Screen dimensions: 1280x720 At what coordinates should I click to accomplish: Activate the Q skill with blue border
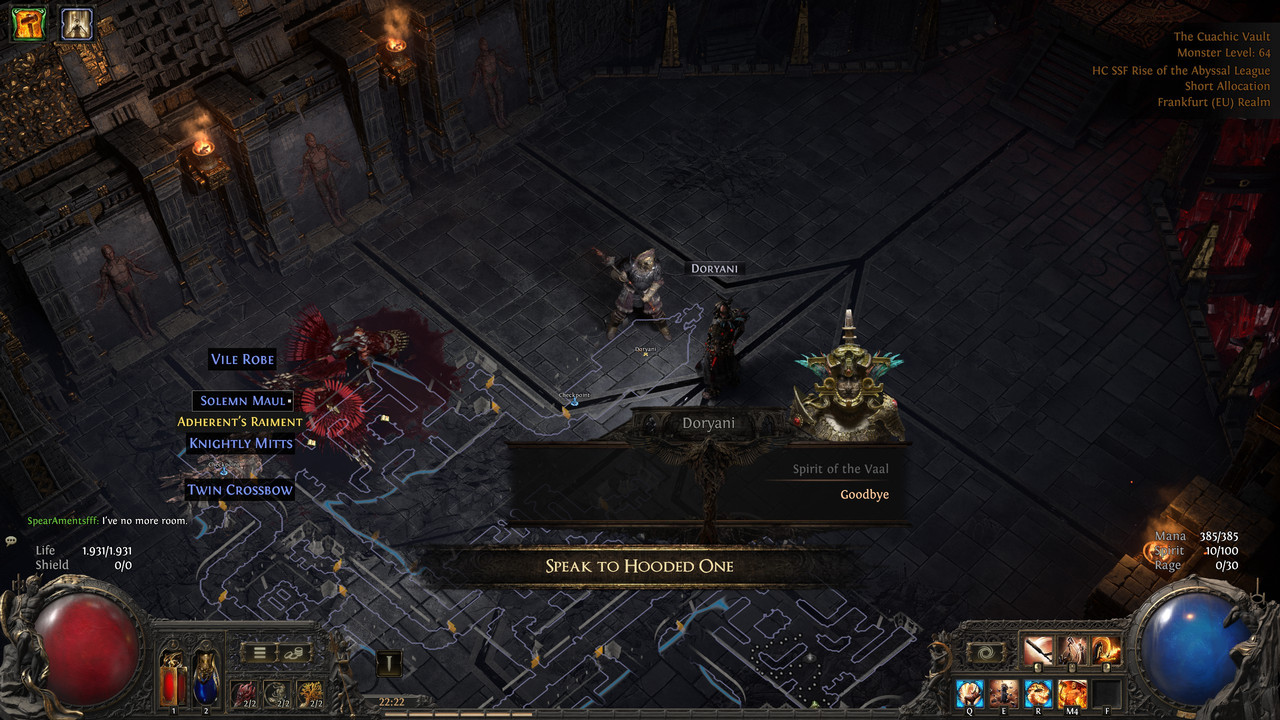pos(969,692)
